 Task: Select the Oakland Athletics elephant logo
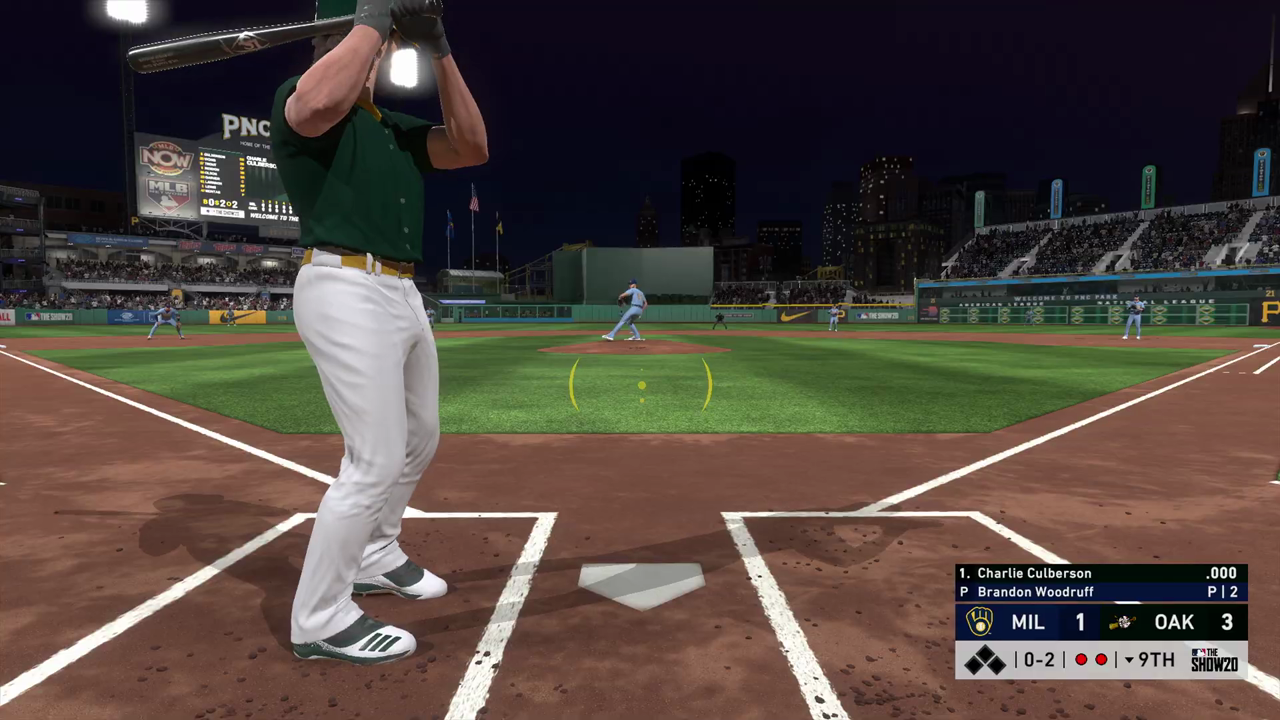click(x=1120, y=622)
